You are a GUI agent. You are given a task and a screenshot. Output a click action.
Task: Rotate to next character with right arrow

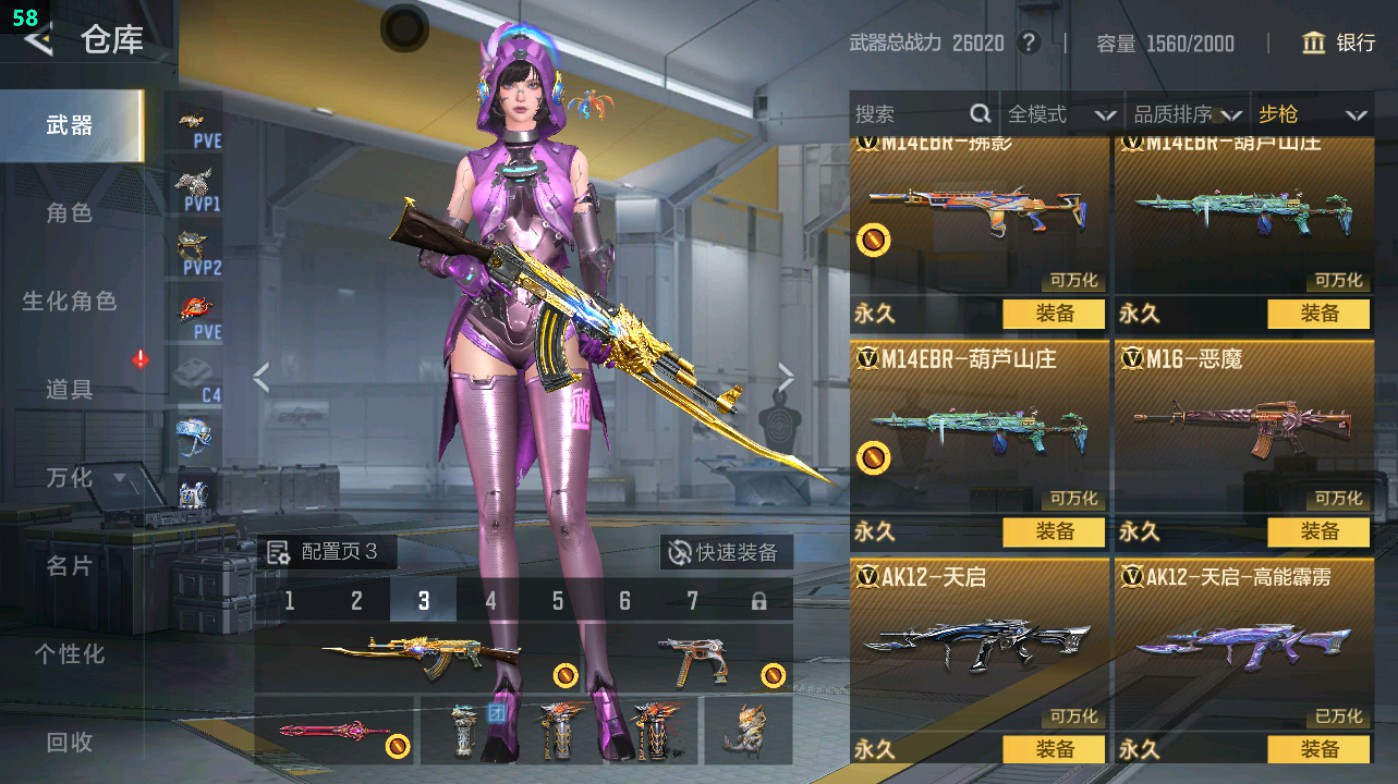pyautogui.click(x=786, y=378)
